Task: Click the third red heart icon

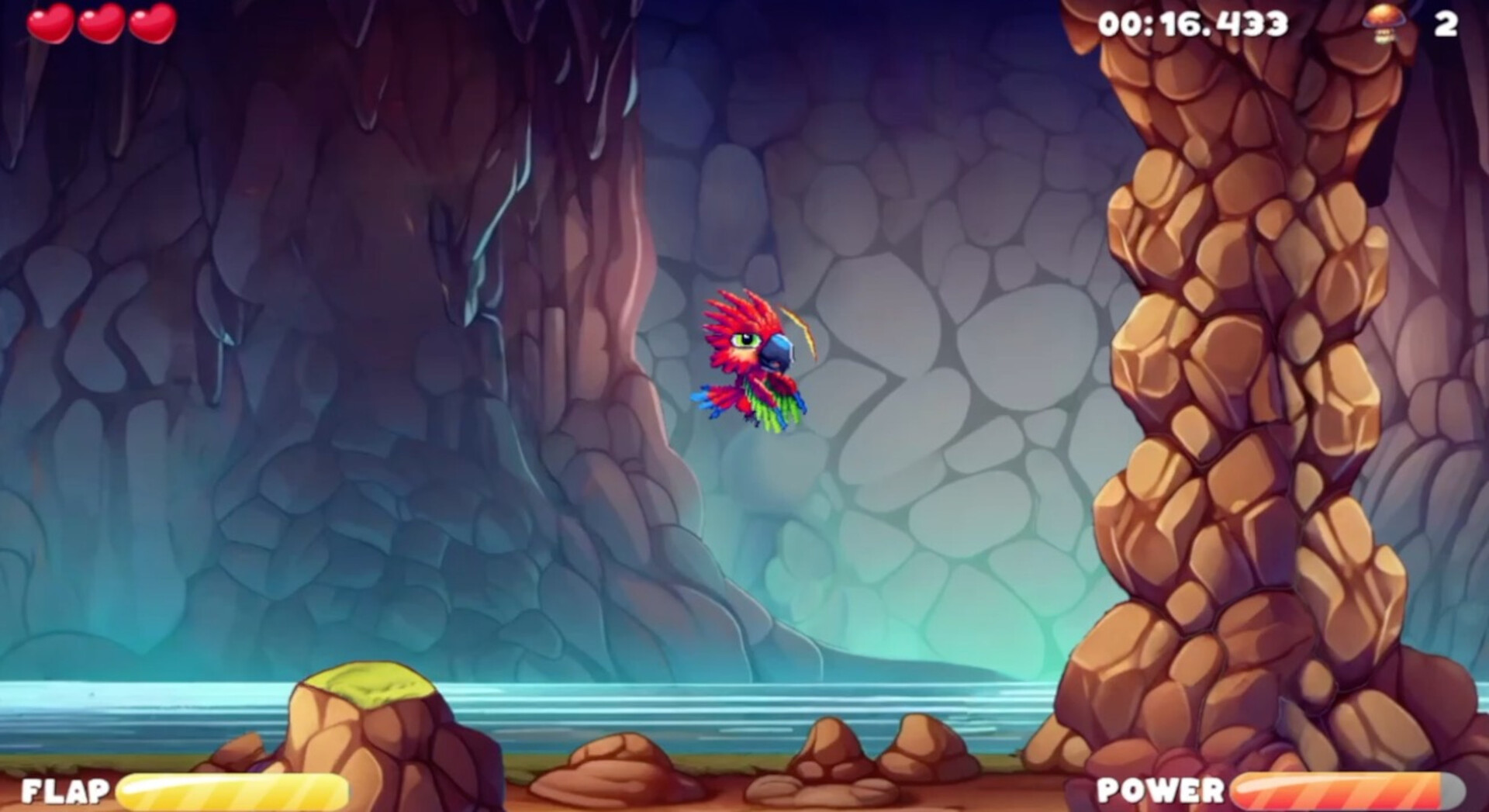Action: (152, 23)
